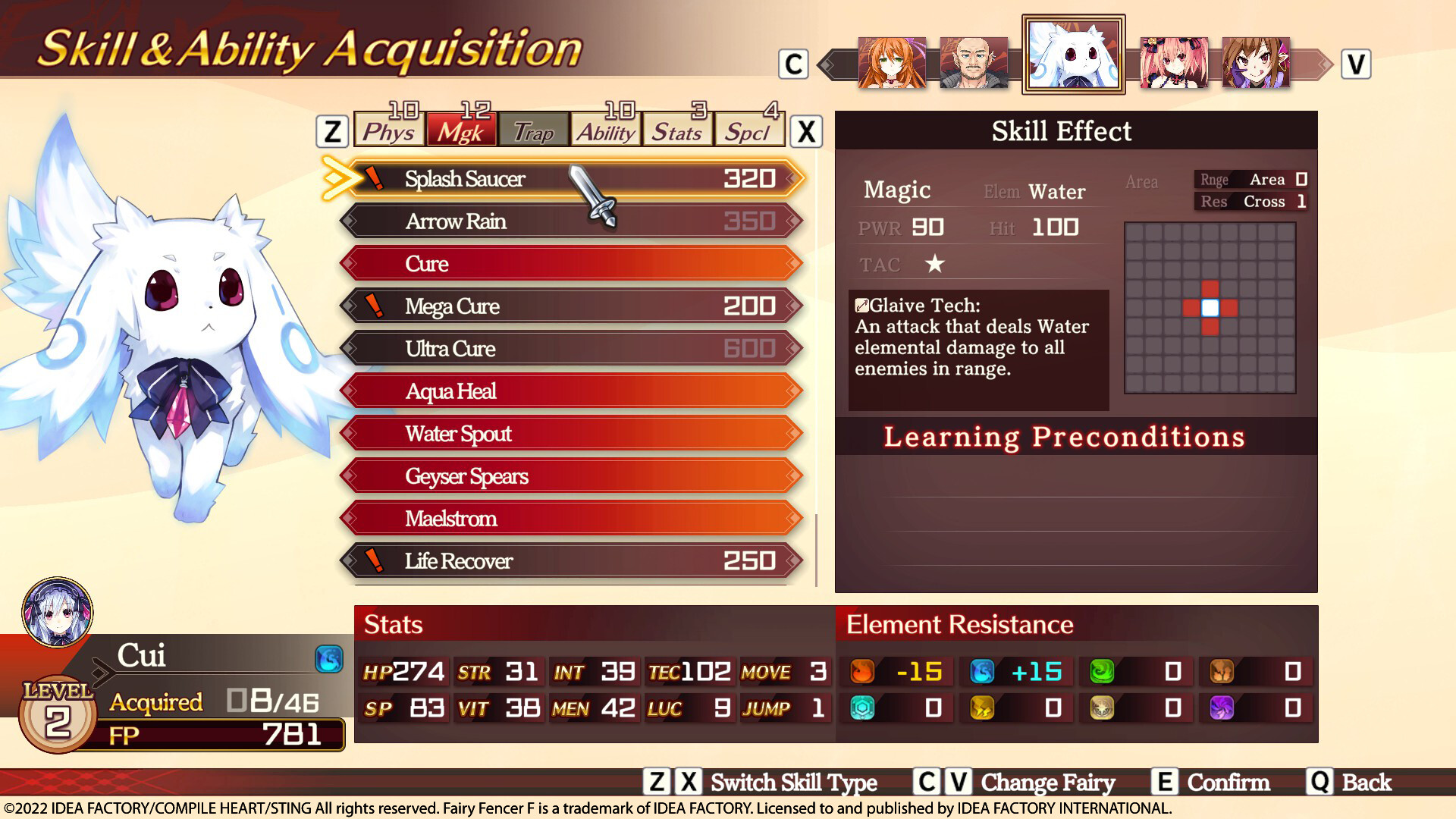Click the fire resistance icon showing -15
1456x819 pixels.
coord(861,671)
